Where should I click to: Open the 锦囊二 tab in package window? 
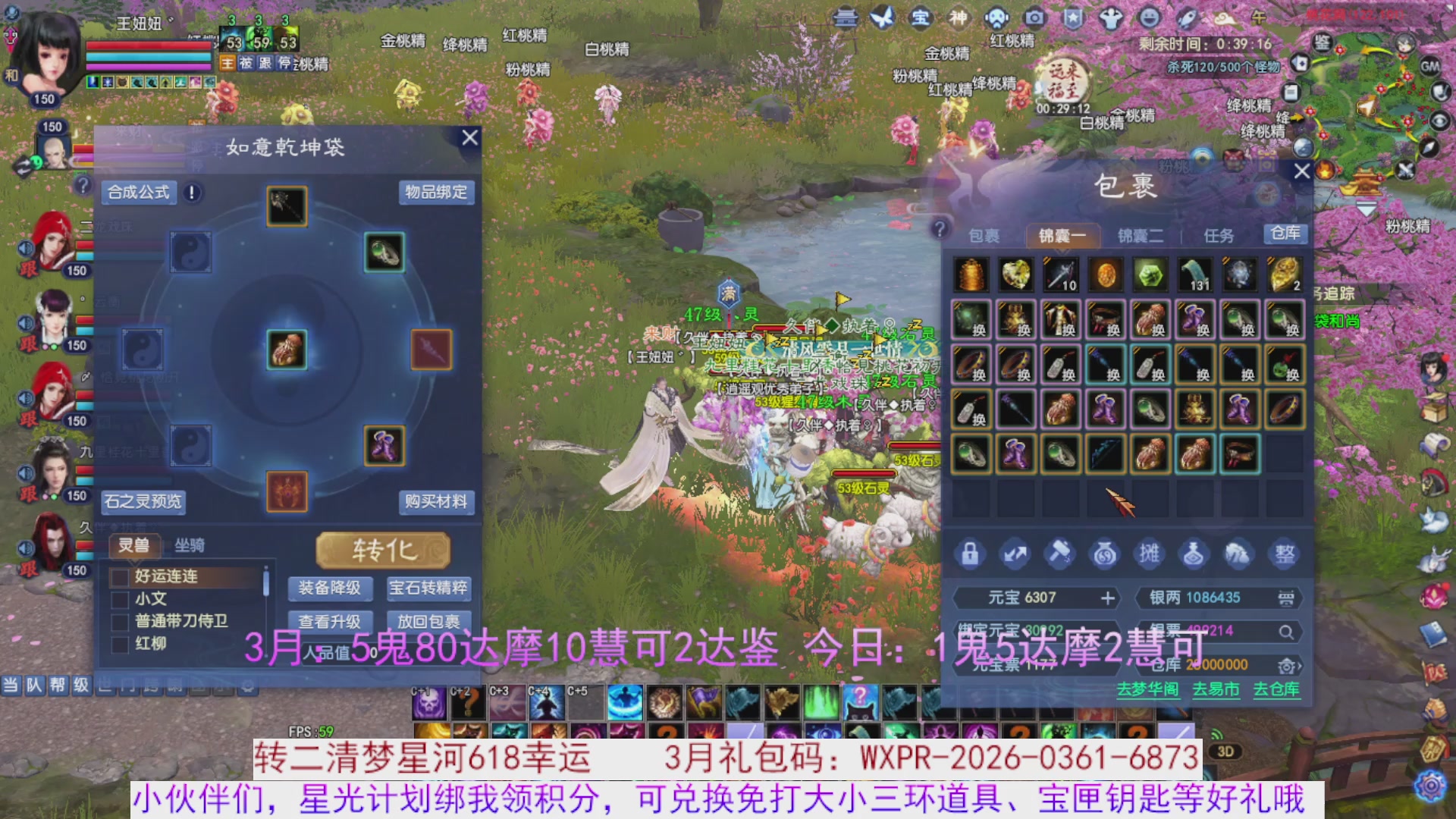(x=1141, y=236)
